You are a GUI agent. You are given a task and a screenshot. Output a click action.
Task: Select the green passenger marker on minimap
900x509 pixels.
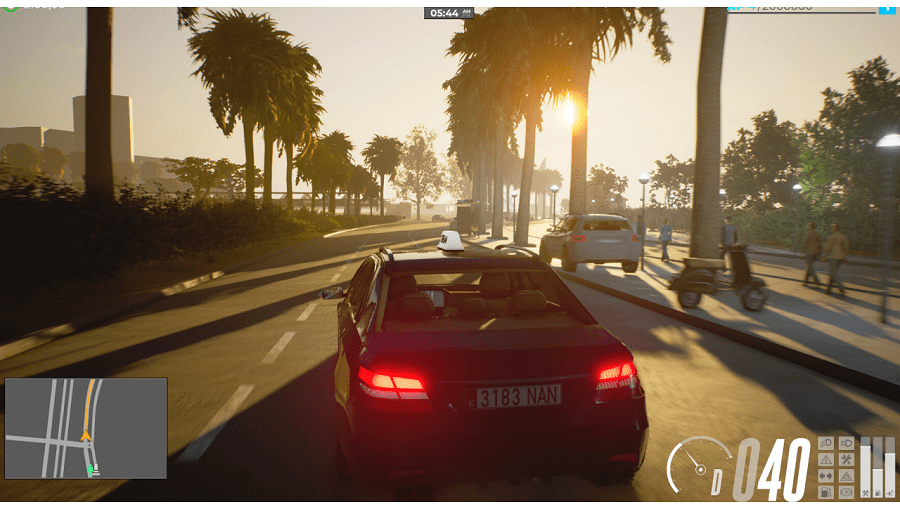pyautogui.click(x=91, y=468)
